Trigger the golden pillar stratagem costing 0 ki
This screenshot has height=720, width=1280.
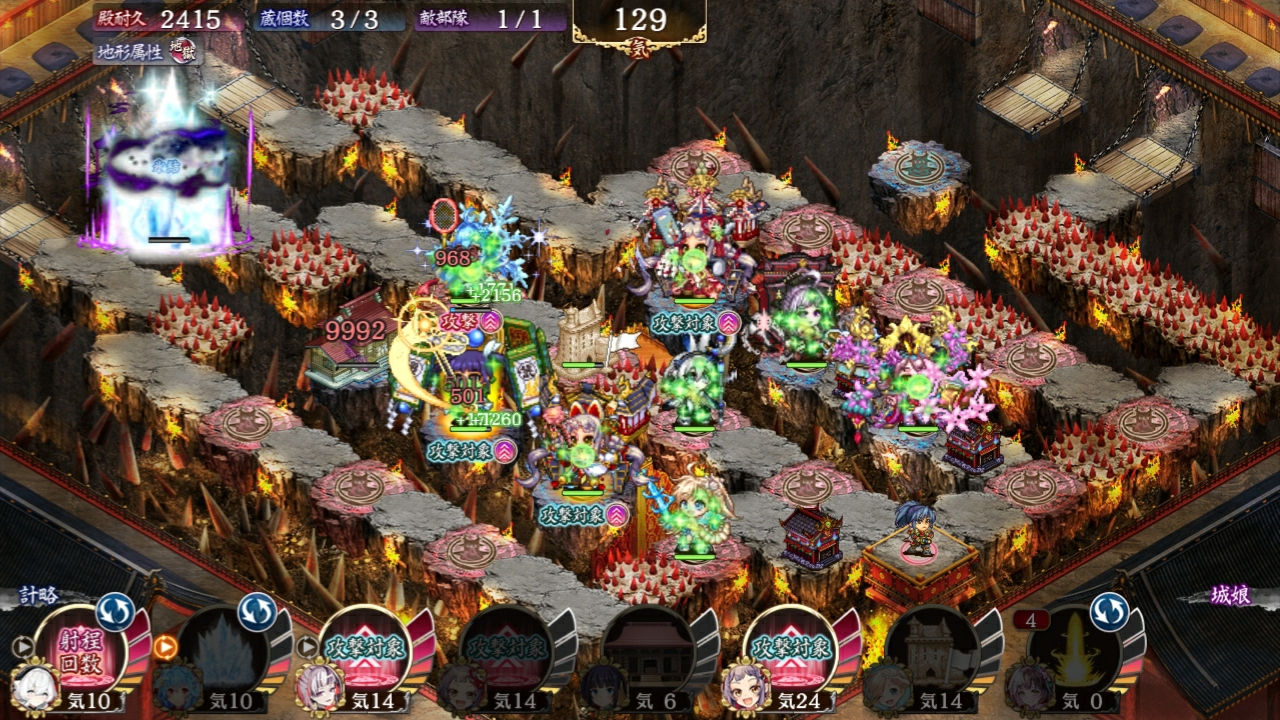click(1075, 650)
